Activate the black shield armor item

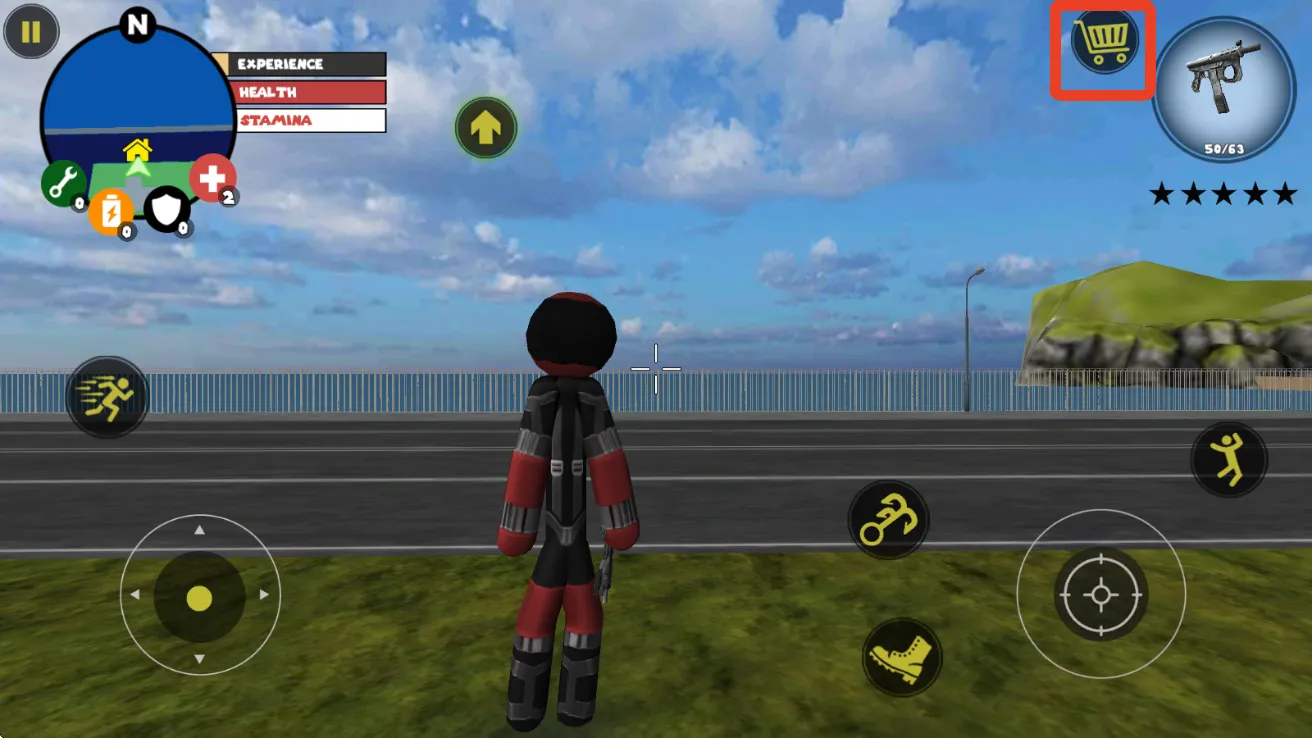(165, 209)
